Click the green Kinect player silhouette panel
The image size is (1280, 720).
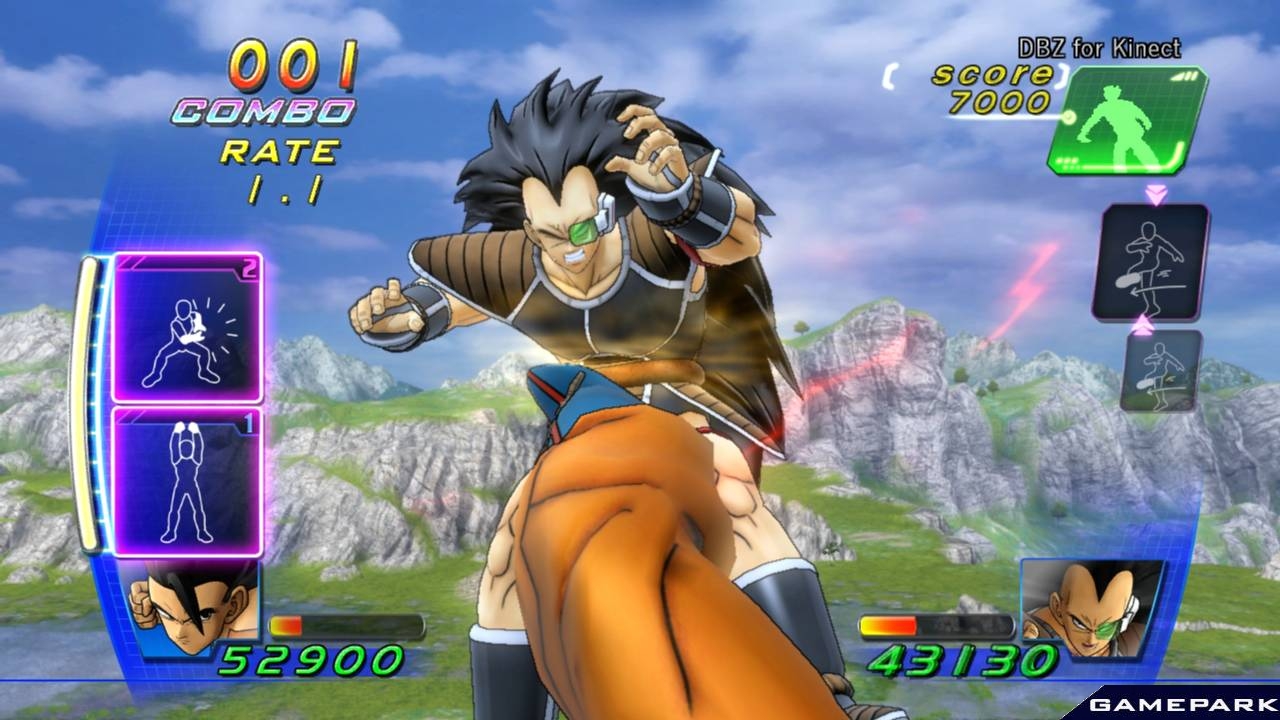click(x=1128, y=120)
